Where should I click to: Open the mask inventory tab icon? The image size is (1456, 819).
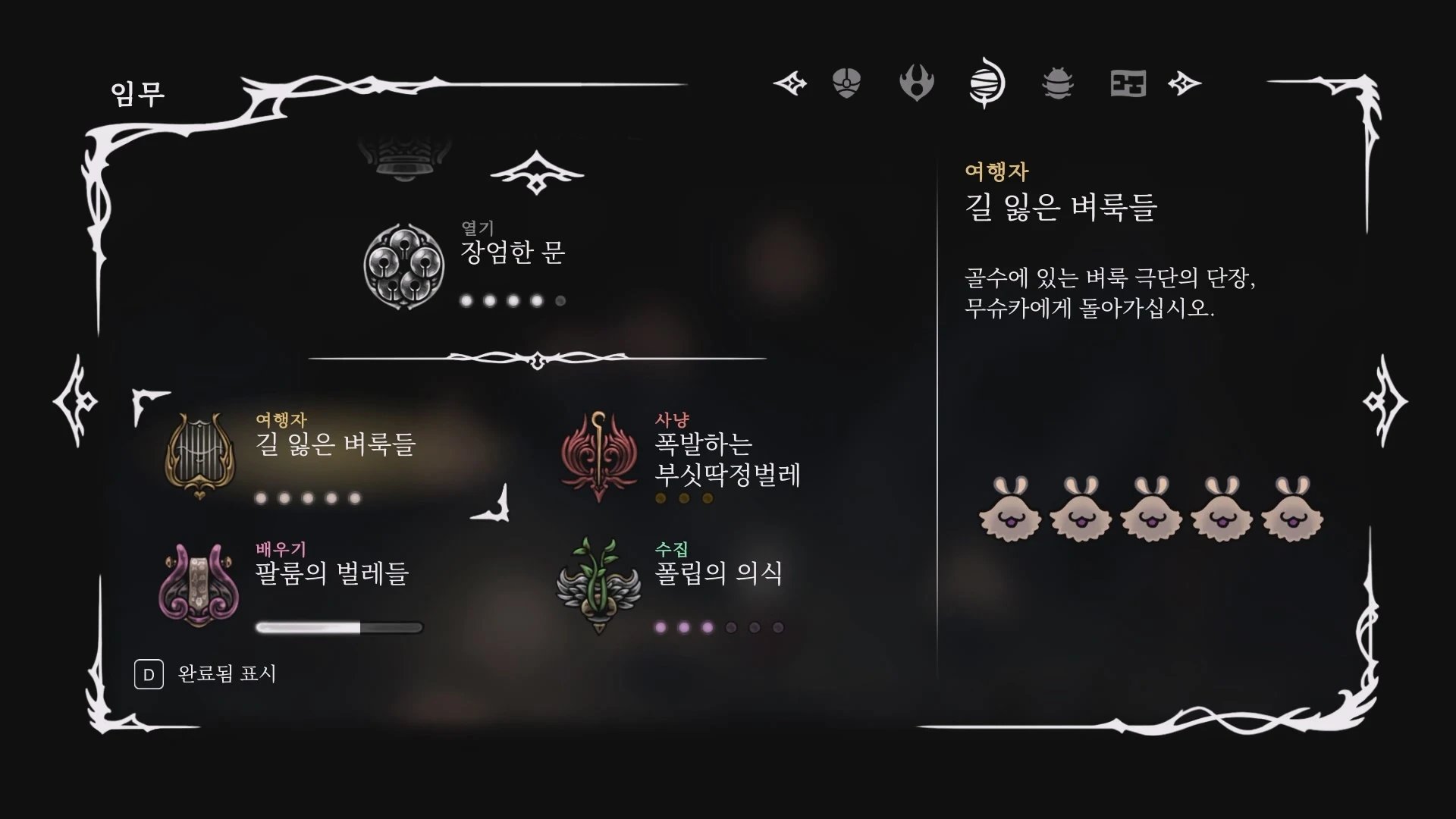click(847, 83)
